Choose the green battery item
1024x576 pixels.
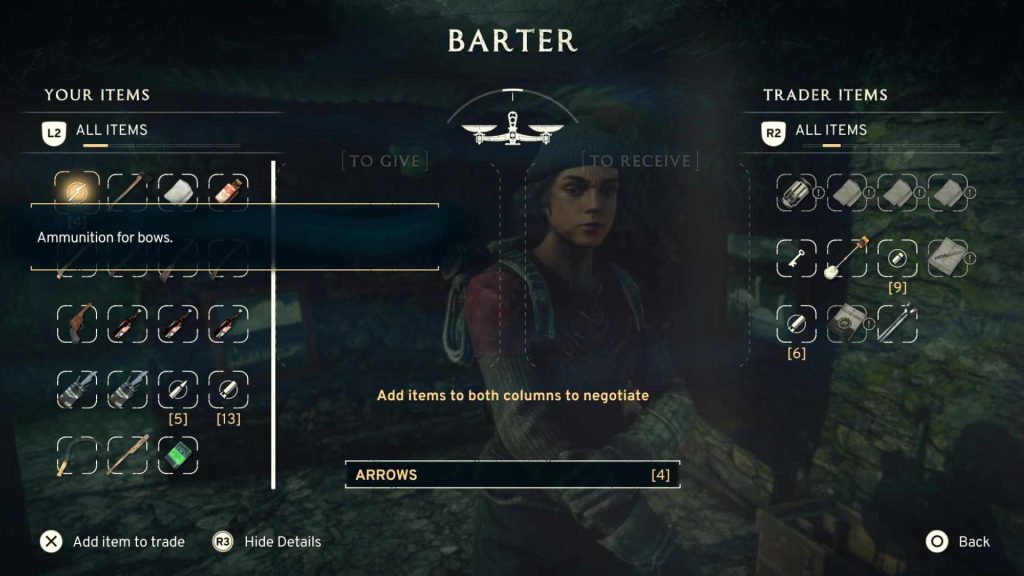tap(177, 456)
